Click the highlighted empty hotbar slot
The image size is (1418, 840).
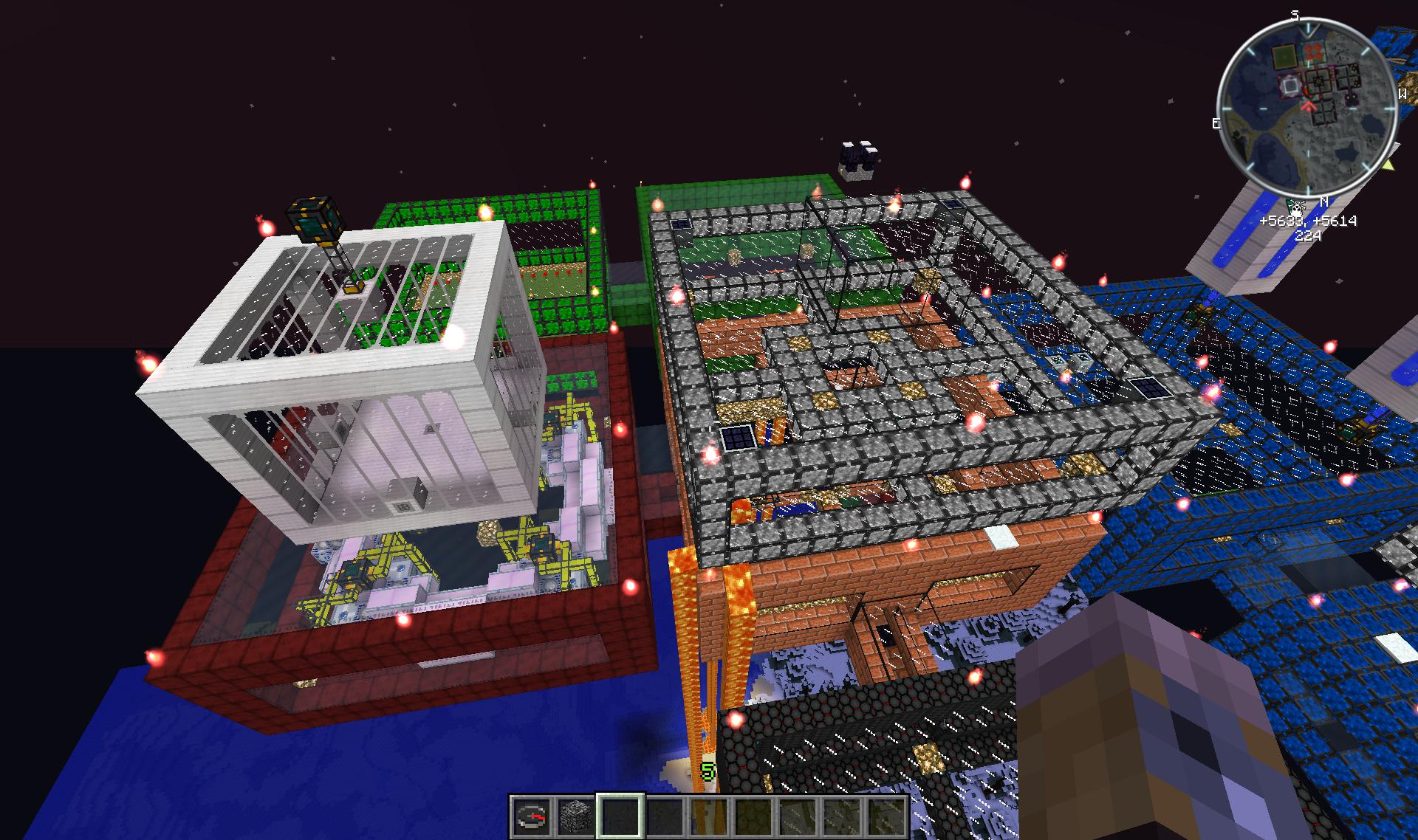pos(620,817)
